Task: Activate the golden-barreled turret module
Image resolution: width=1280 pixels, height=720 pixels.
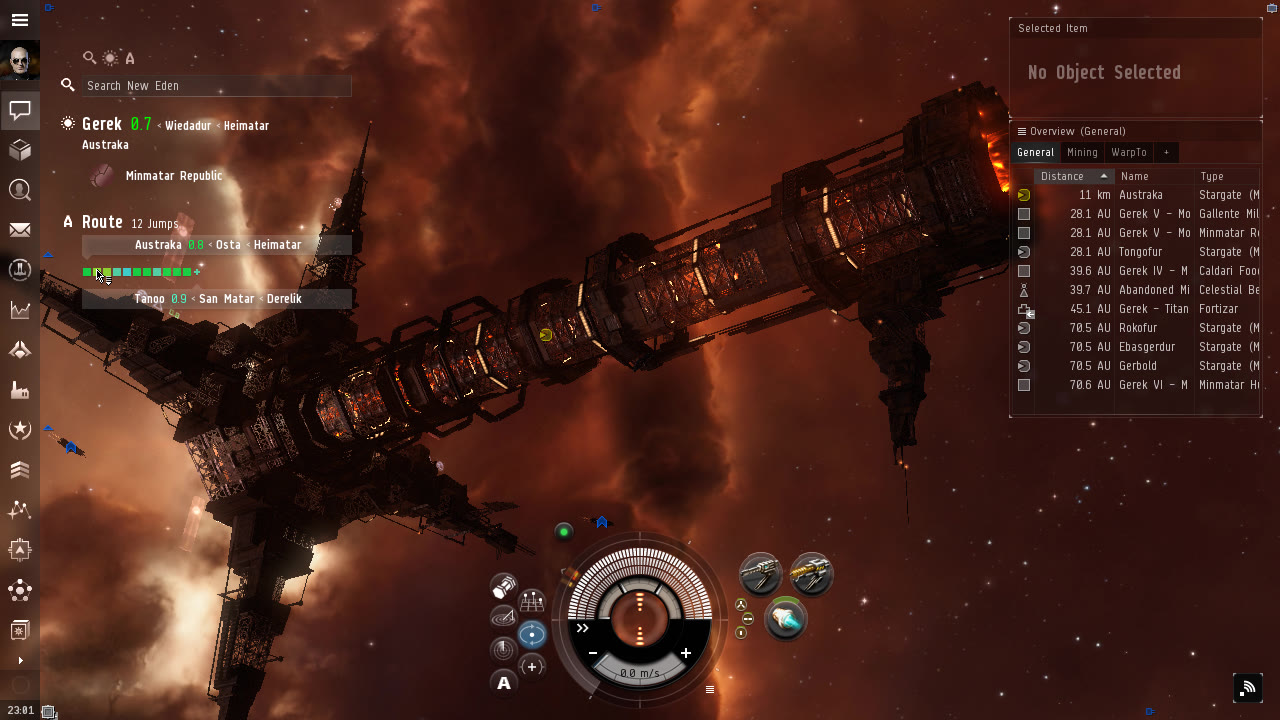Action: [811, 574]
